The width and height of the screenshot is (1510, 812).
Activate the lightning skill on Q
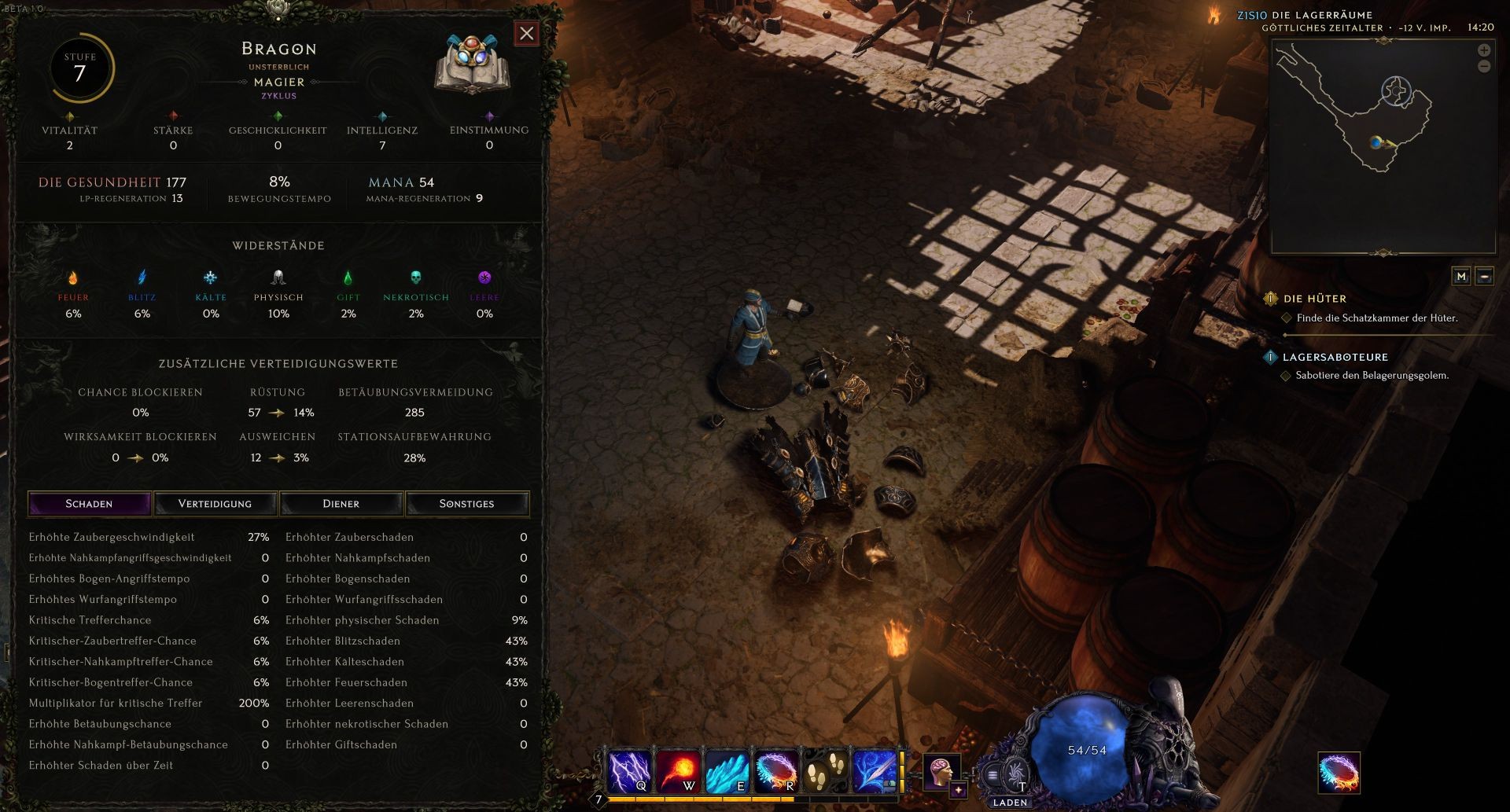[629, 771]
